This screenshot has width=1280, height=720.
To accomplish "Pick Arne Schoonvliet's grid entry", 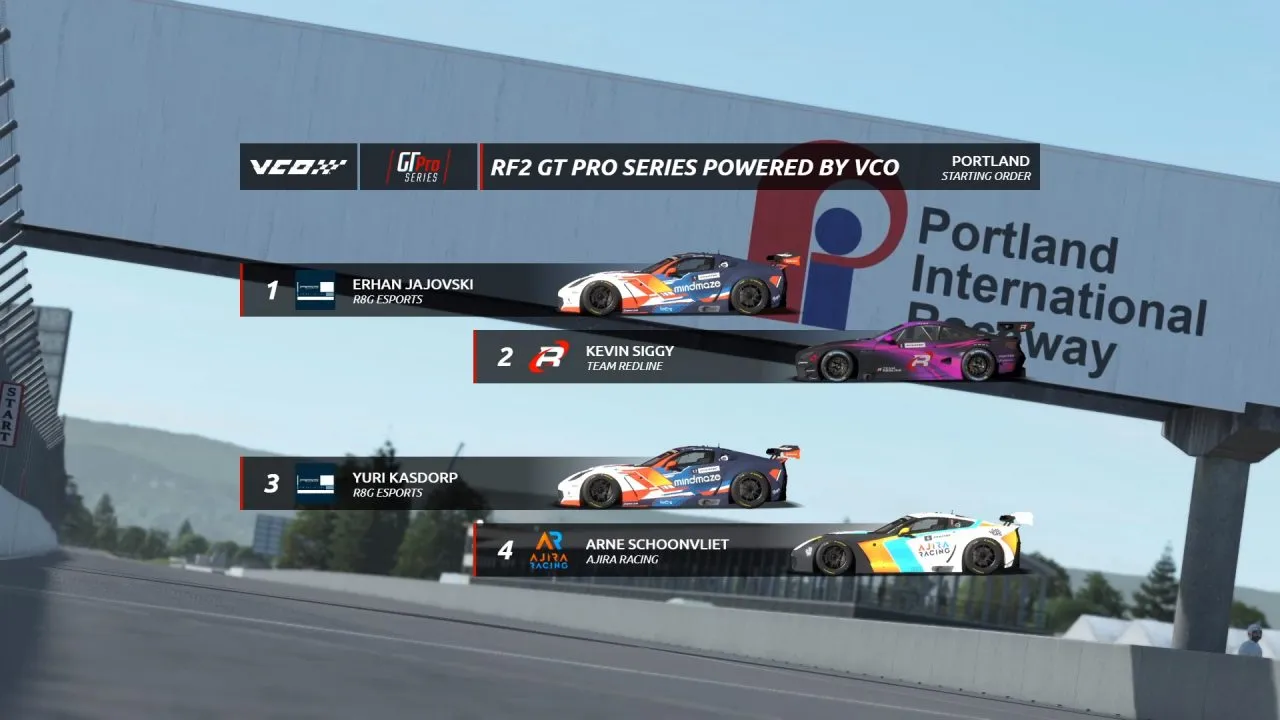I will 657,550.
